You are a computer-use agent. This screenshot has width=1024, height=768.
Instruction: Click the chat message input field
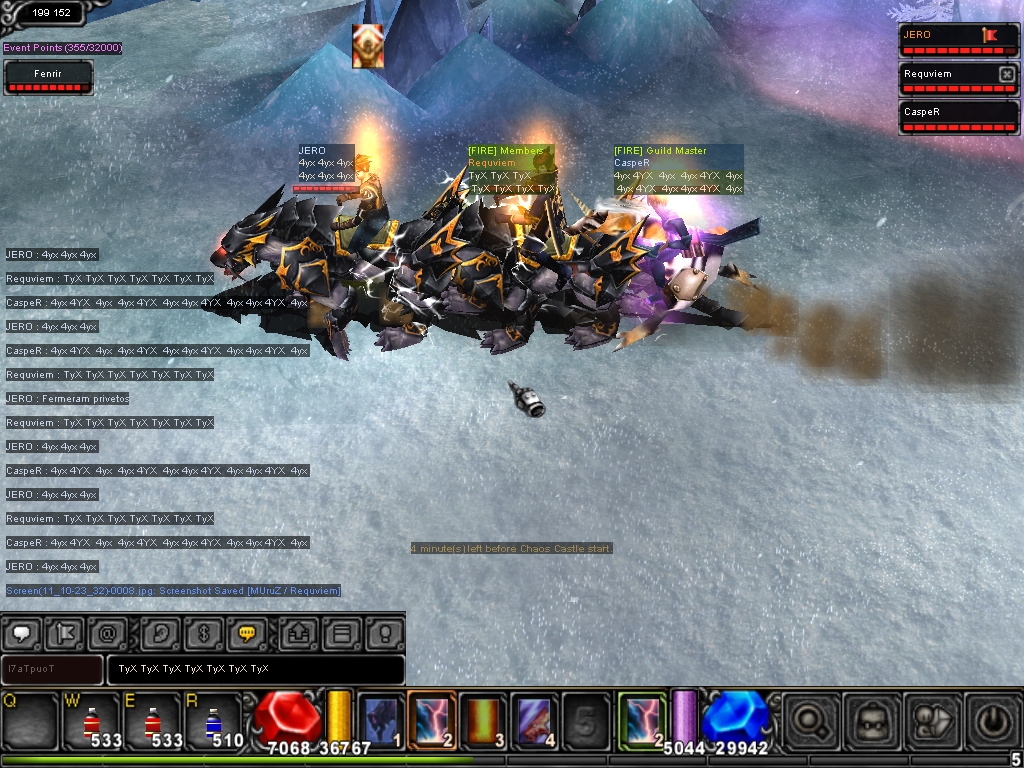255,669
